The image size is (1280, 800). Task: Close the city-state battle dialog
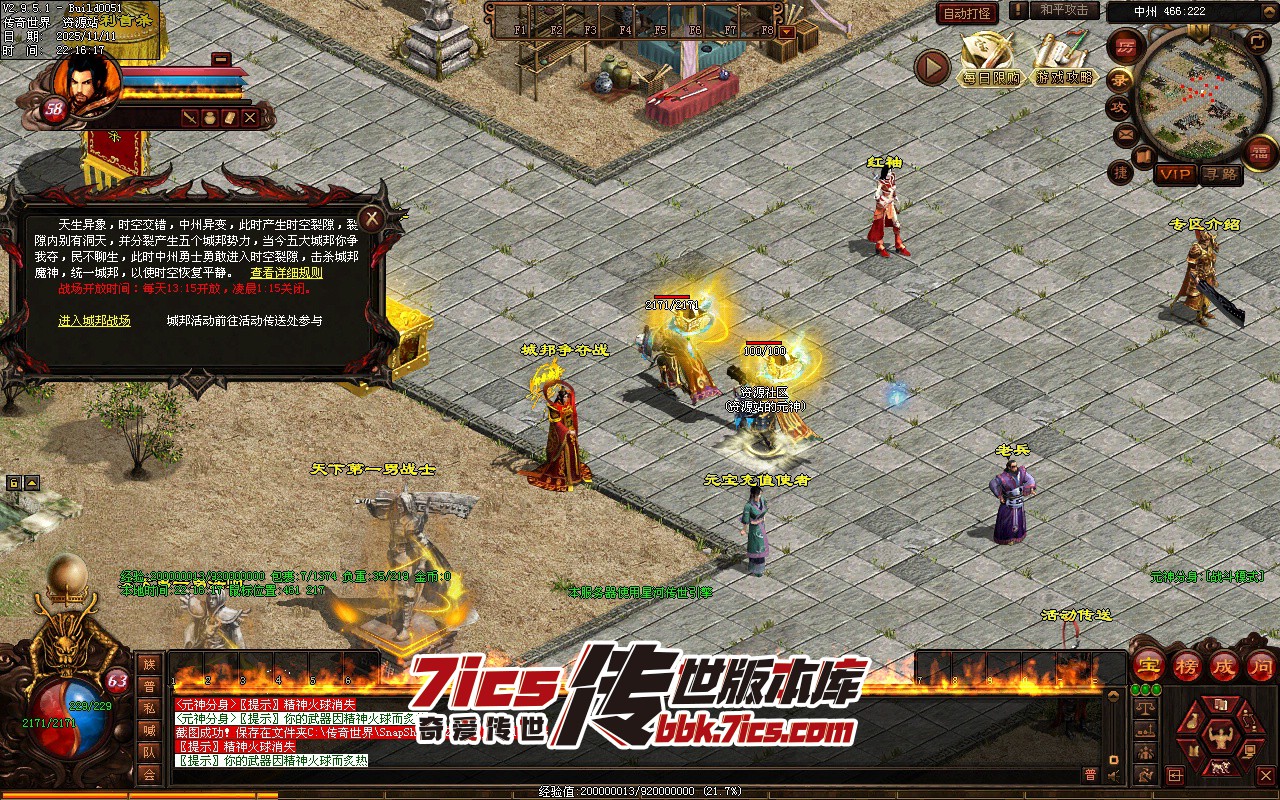point(372,218)
